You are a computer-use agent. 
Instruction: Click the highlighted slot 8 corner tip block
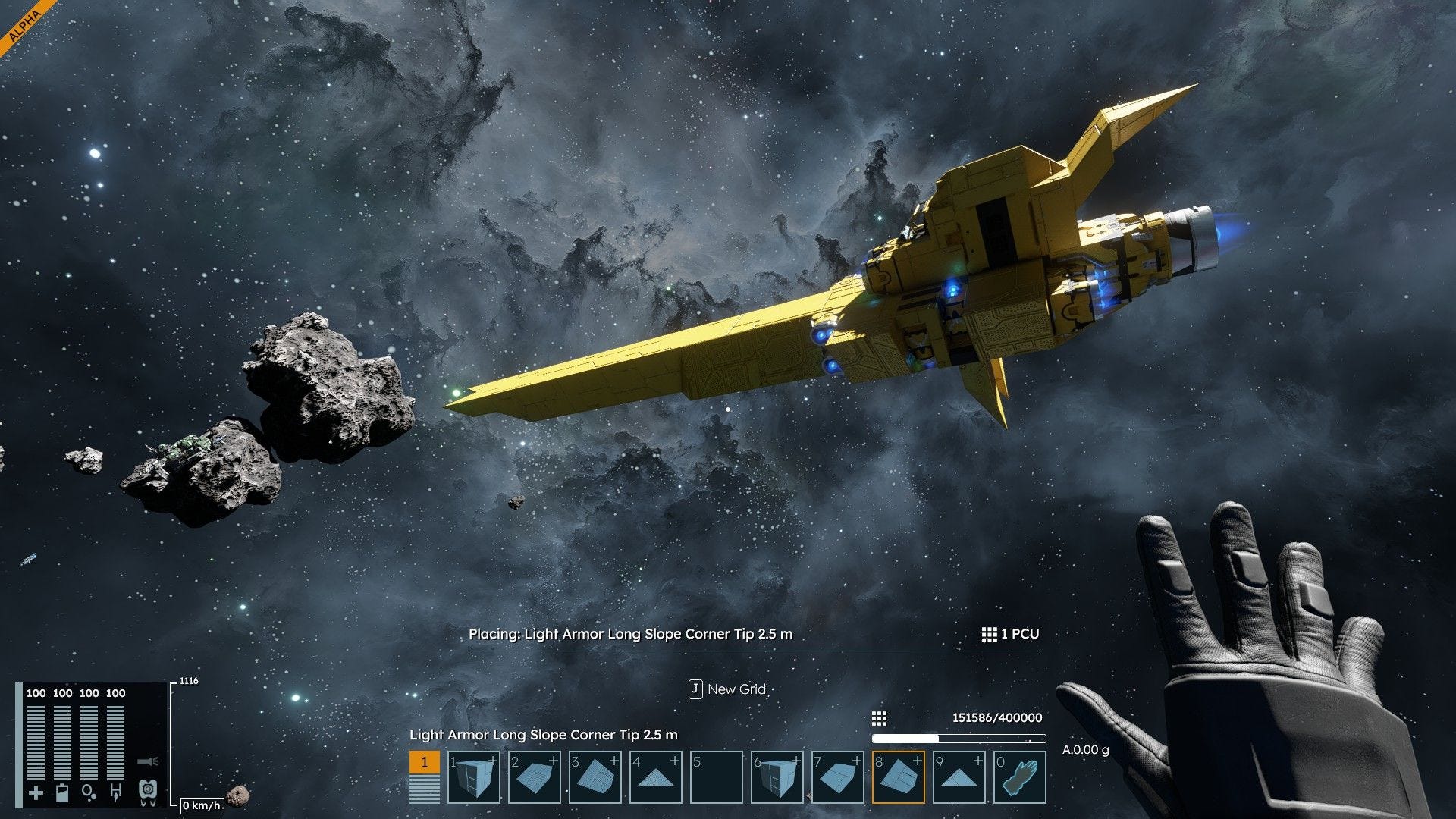[899, 777]
